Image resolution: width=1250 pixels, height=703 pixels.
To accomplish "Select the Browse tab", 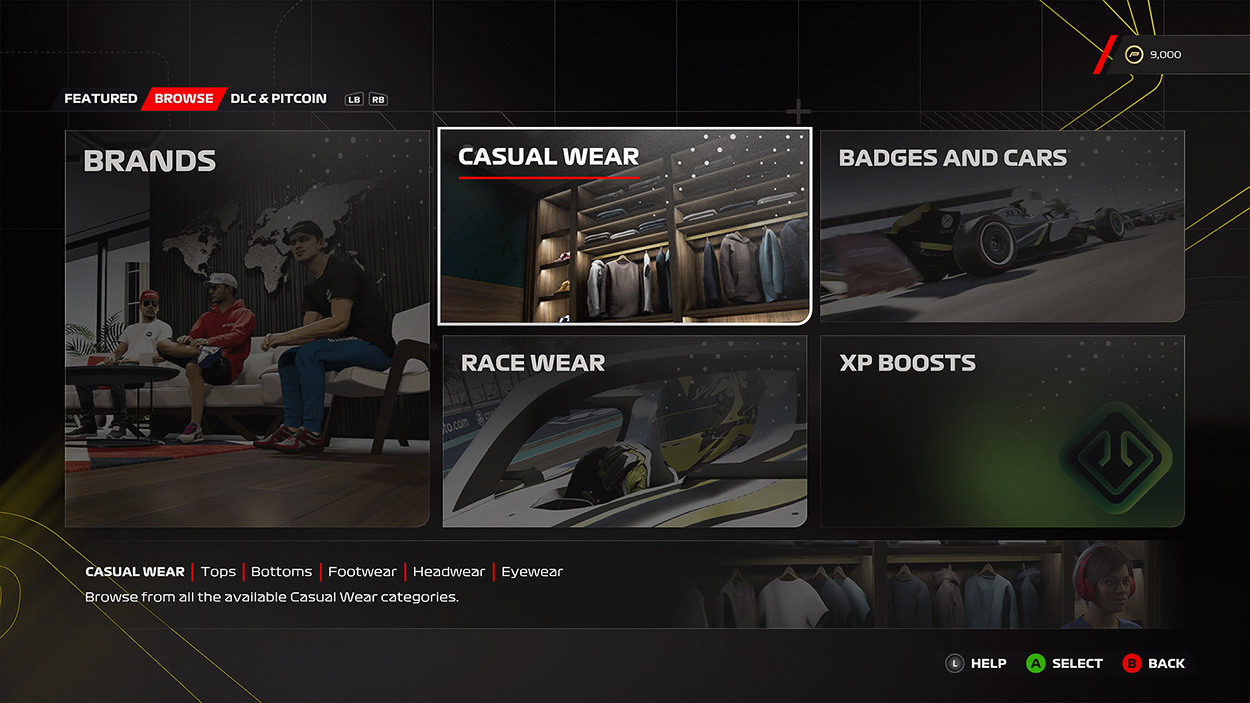I will [x=184, y=99].
